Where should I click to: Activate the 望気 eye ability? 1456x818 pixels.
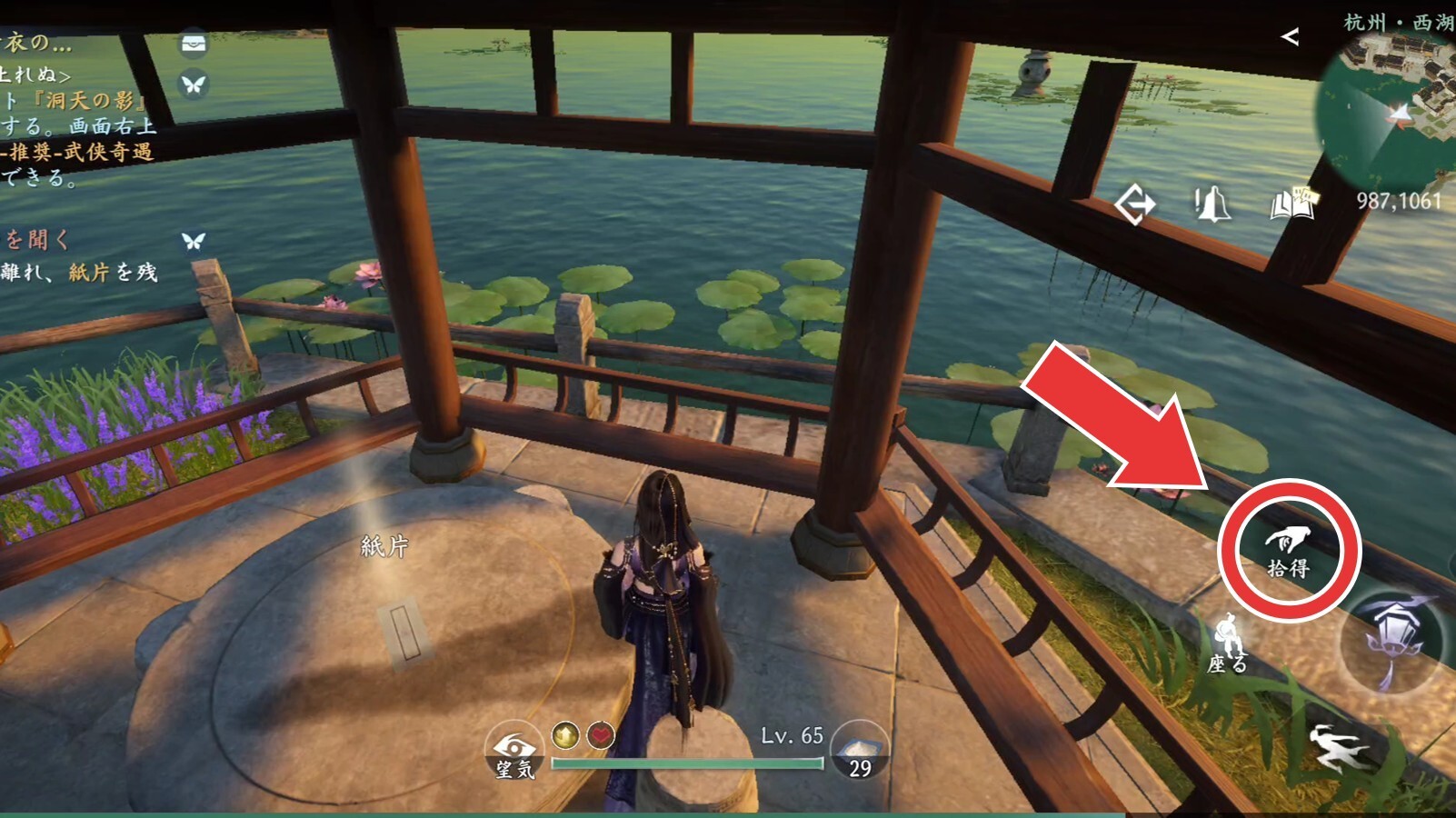pos(514,753)
